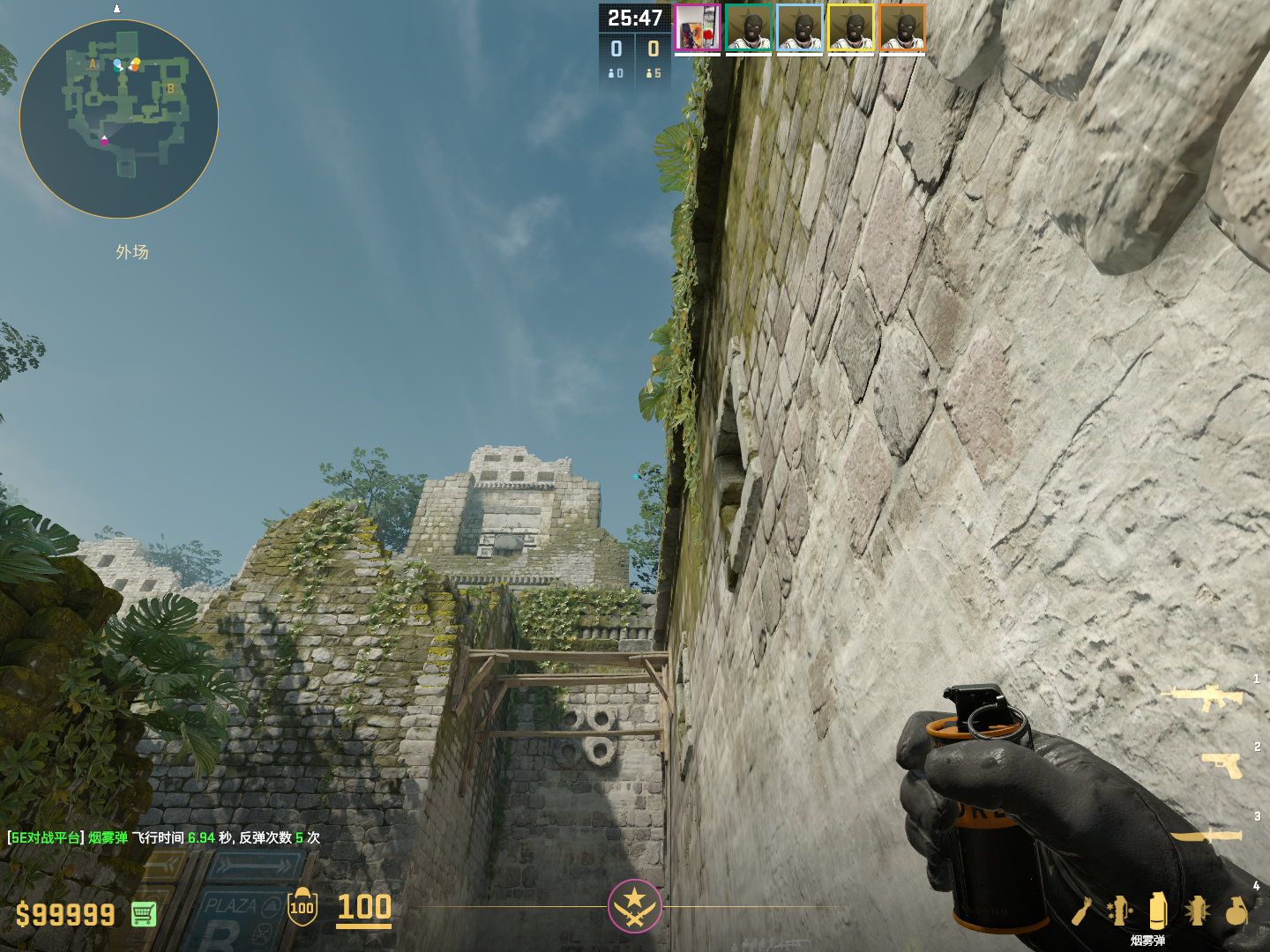This screenshot has width=1270, height=952.
Task: Click the circular radar minimap
Action: 119,119
